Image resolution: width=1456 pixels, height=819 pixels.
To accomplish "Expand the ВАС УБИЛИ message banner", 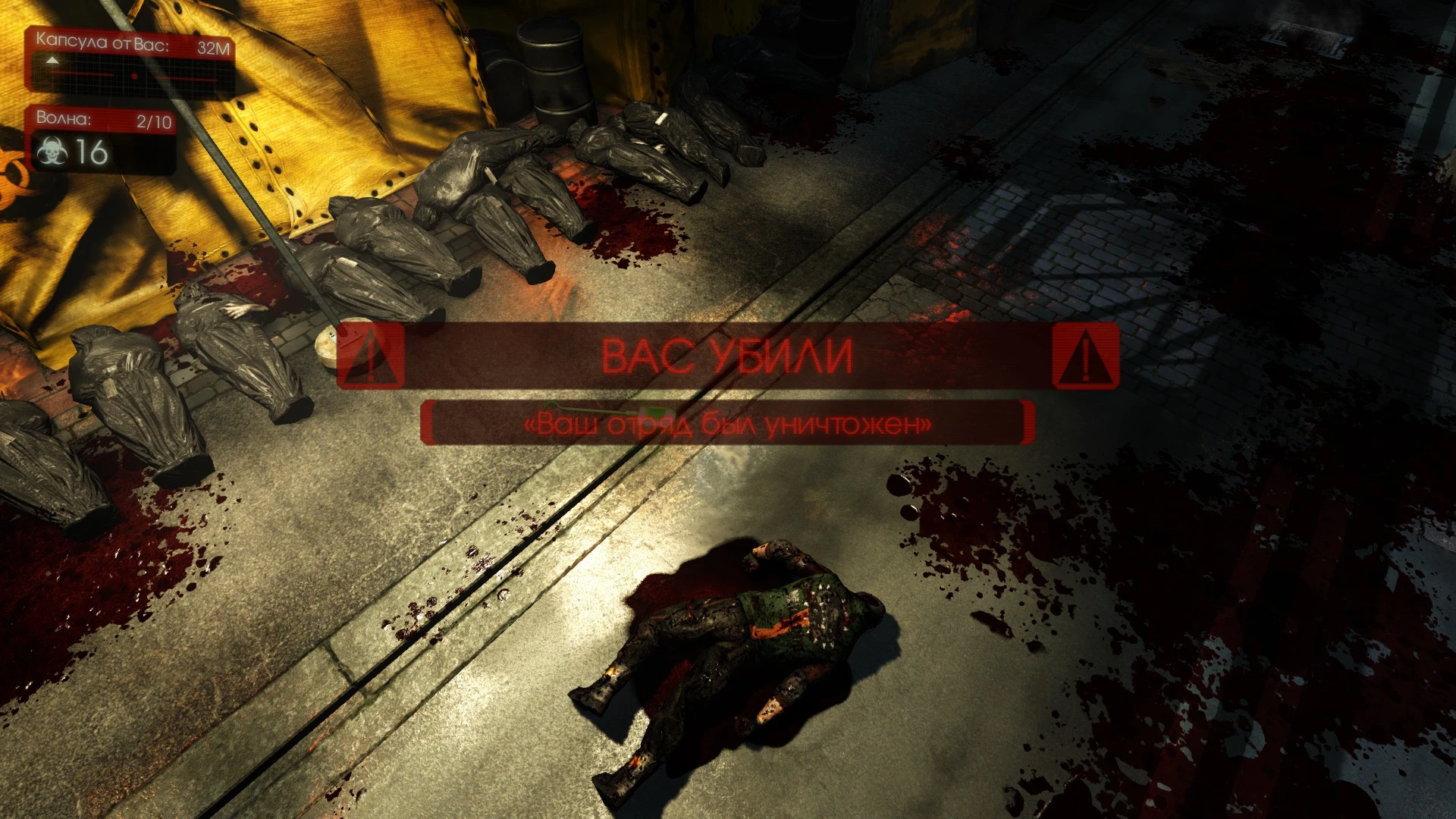I will [727, 356].
